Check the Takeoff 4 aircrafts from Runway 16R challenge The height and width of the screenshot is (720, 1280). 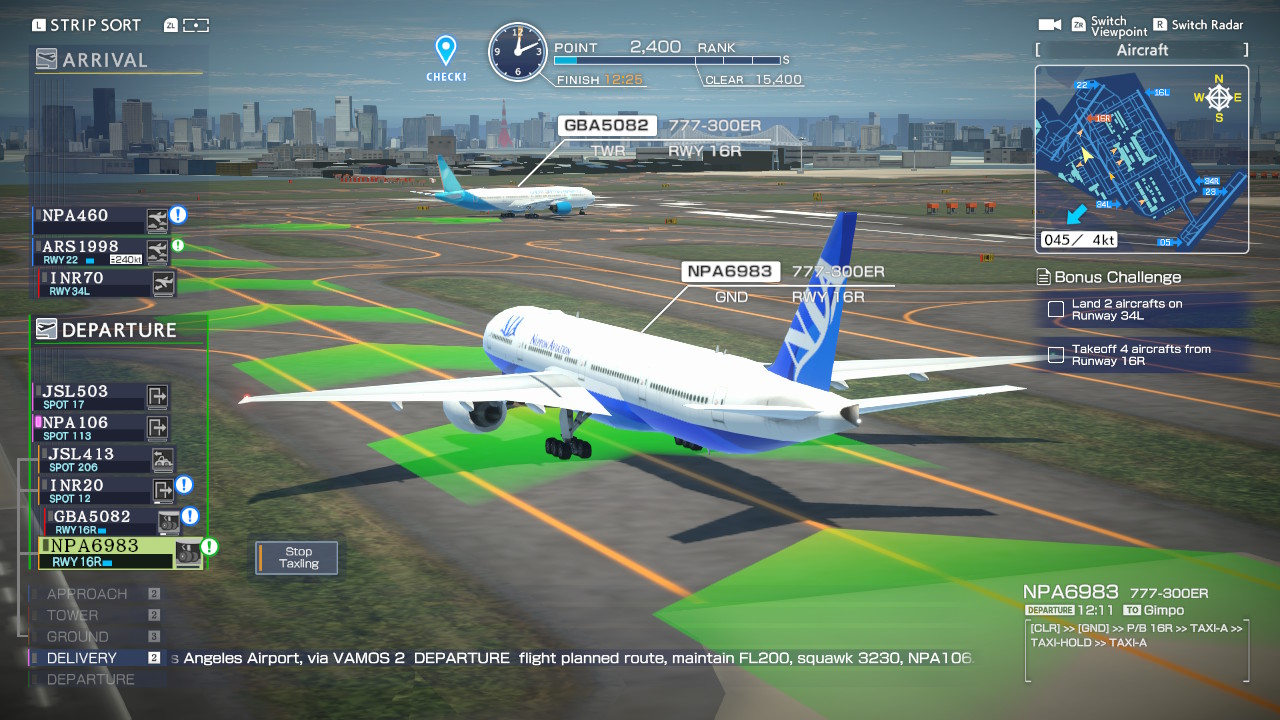(x=1056, y=353)
